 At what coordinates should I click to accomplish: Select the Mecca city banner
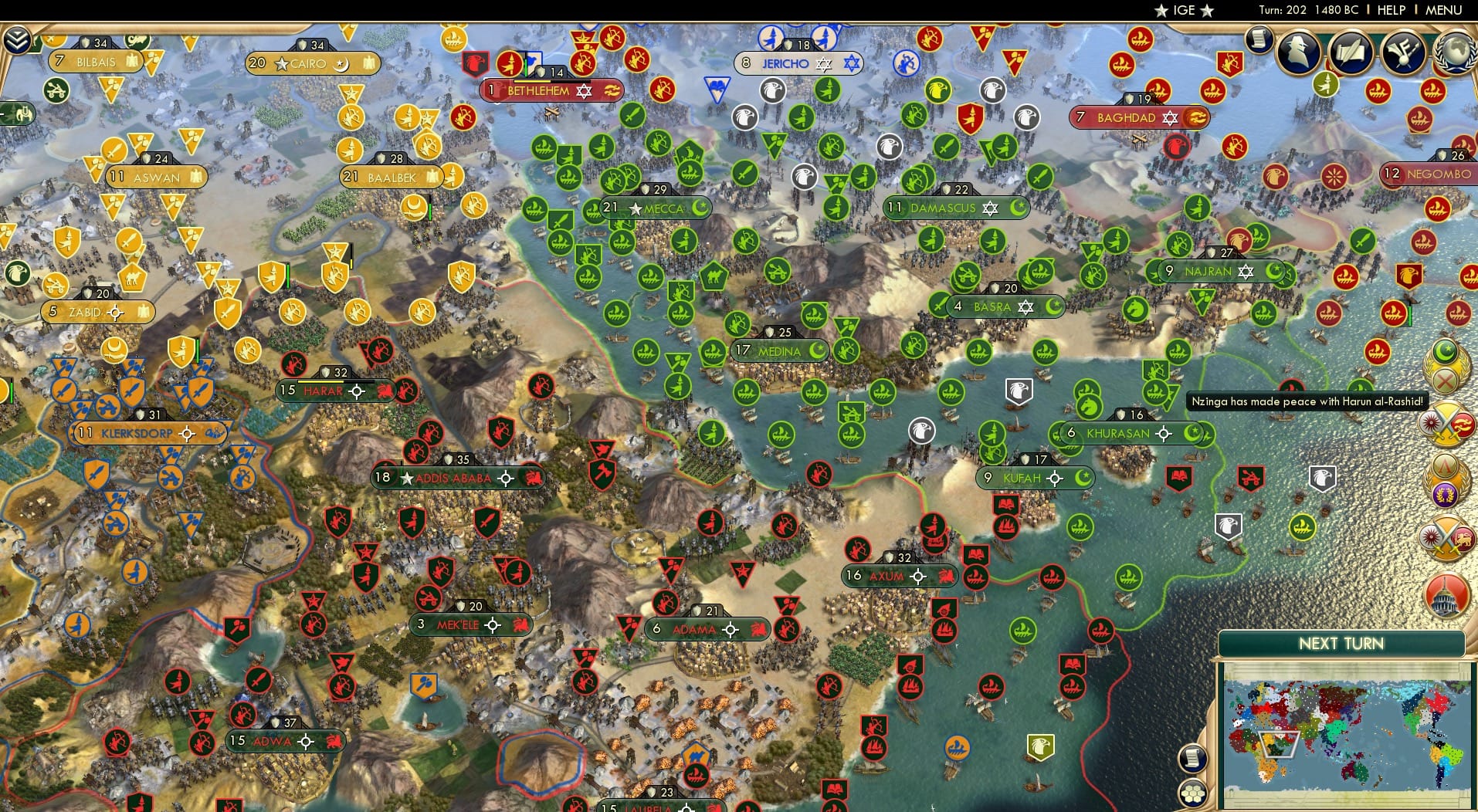click(x=656, y=208)
